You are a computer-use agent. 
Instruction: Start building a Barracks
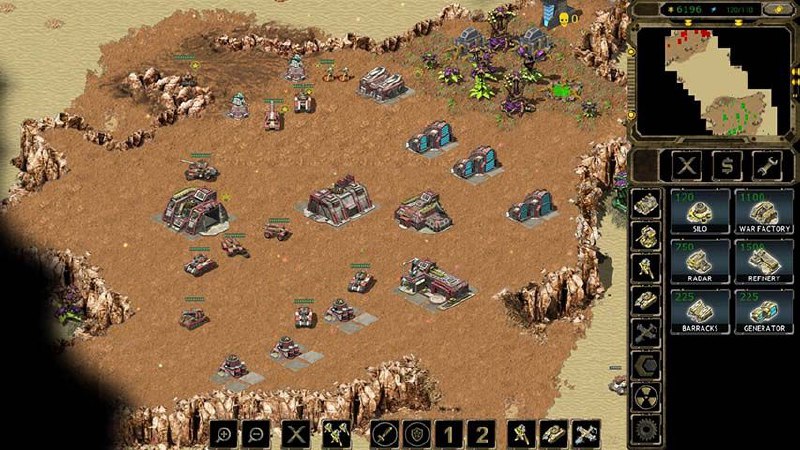click(x=698, y=311)
